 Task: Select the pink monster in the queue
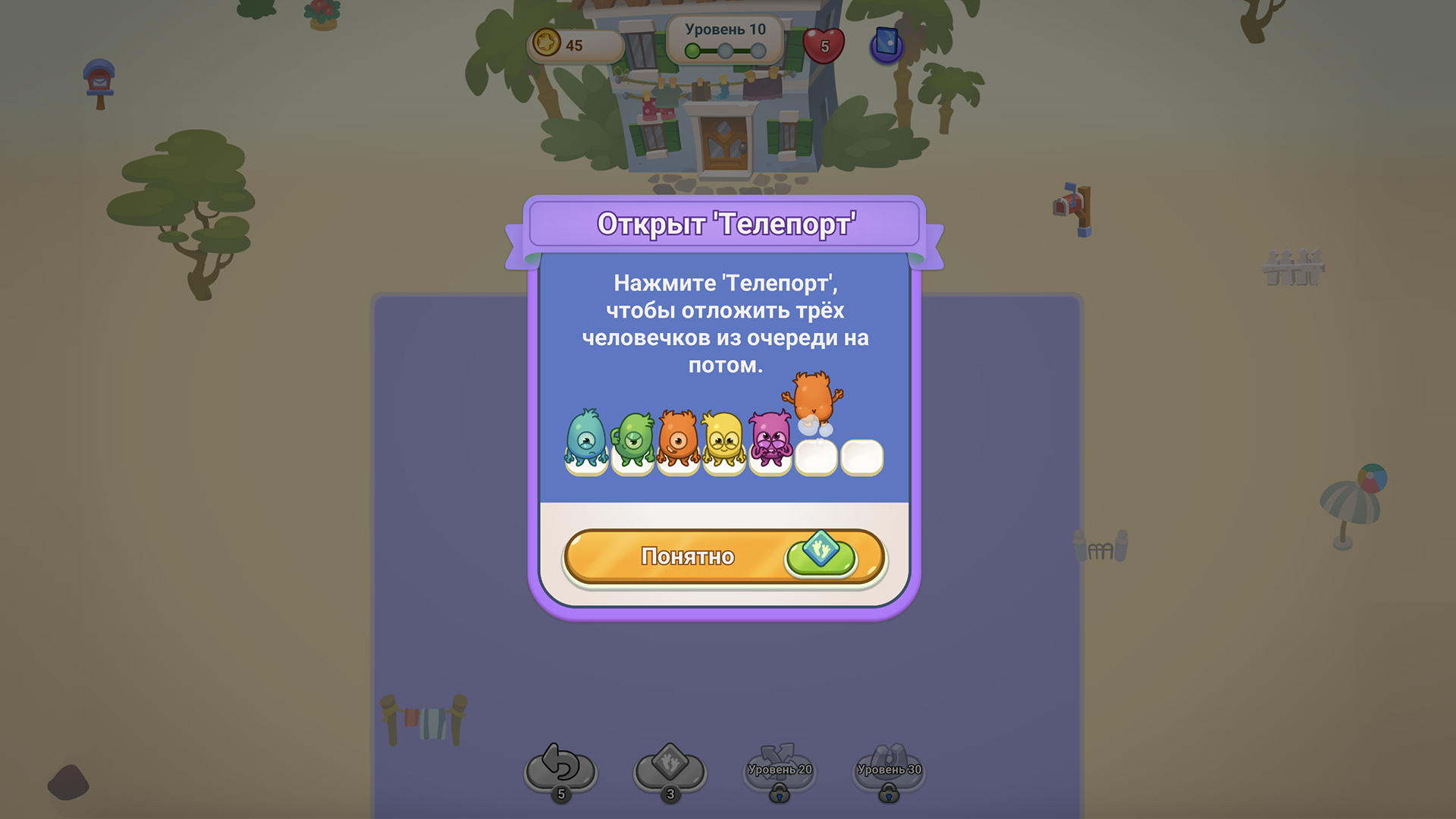[x=771, y=440]
